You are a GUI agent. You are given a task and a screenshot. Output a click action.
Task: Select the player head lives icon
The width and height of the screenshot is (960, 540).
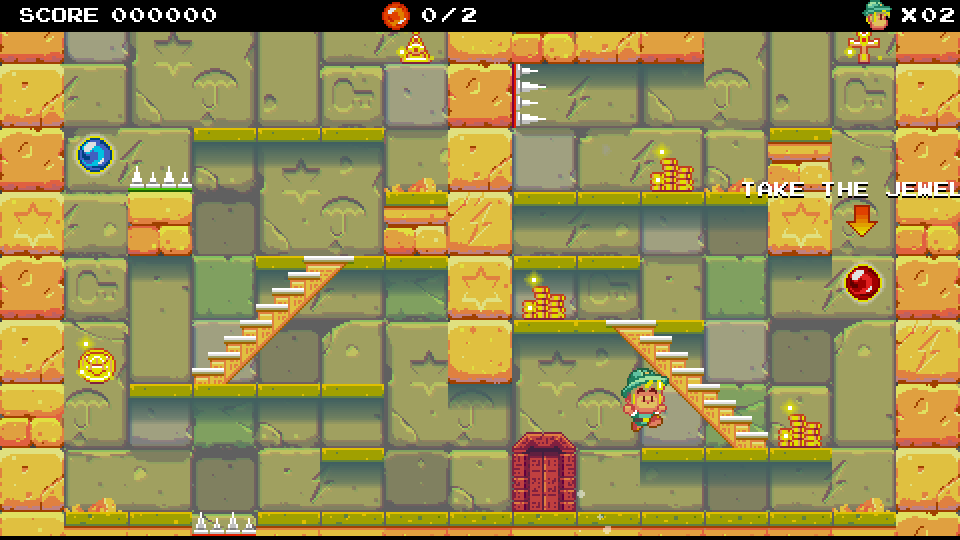tap(877, 15)
